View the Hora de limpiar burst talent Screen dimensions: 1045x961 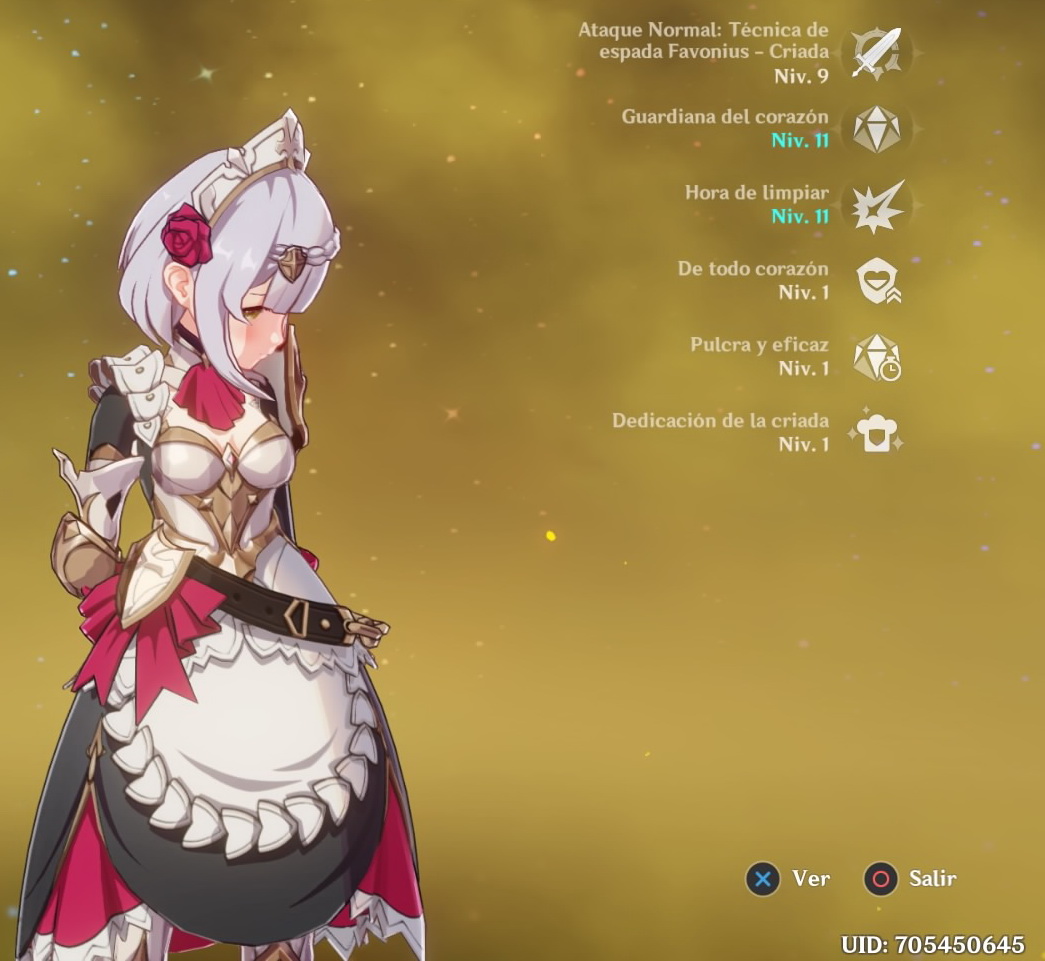point(877,205)
